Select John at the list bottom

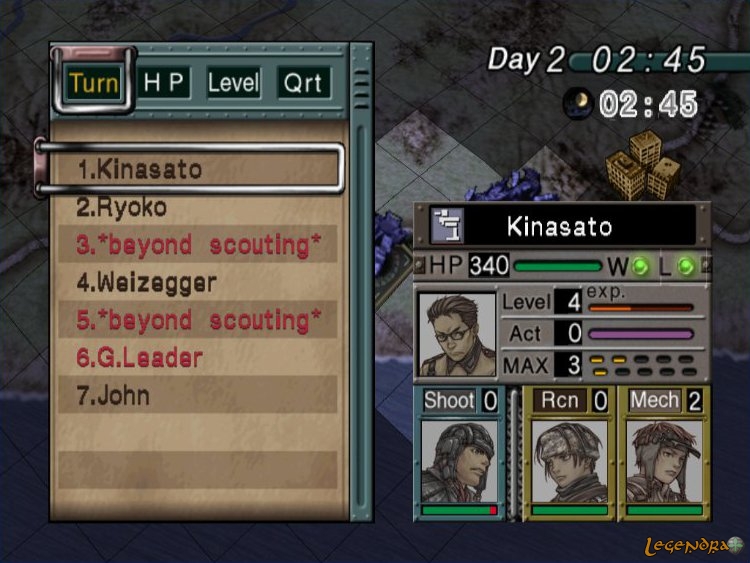click(113, 395)
